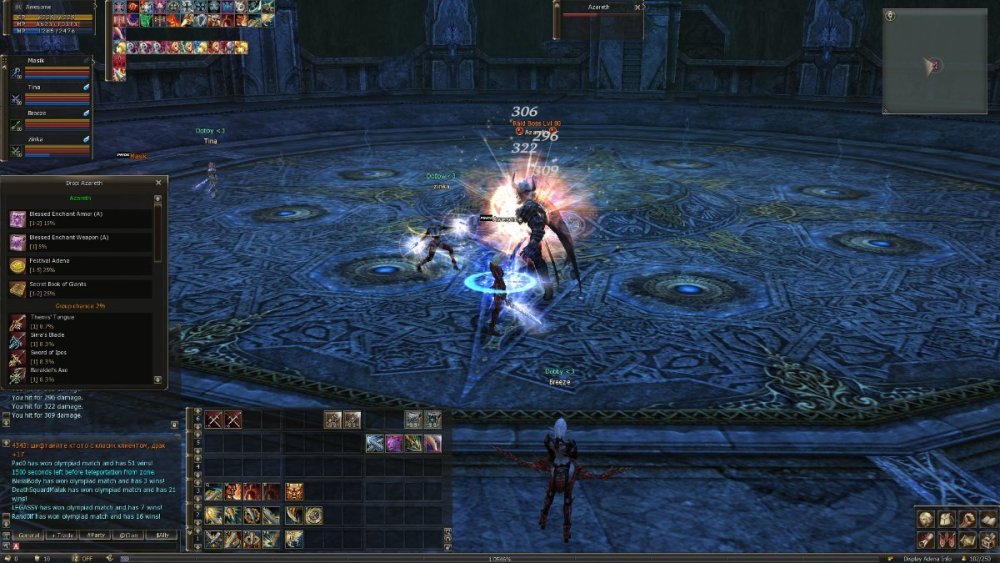Screen dimensions: 1000x563
Task: Click the minimap
Action: click(x=935, y=60)
